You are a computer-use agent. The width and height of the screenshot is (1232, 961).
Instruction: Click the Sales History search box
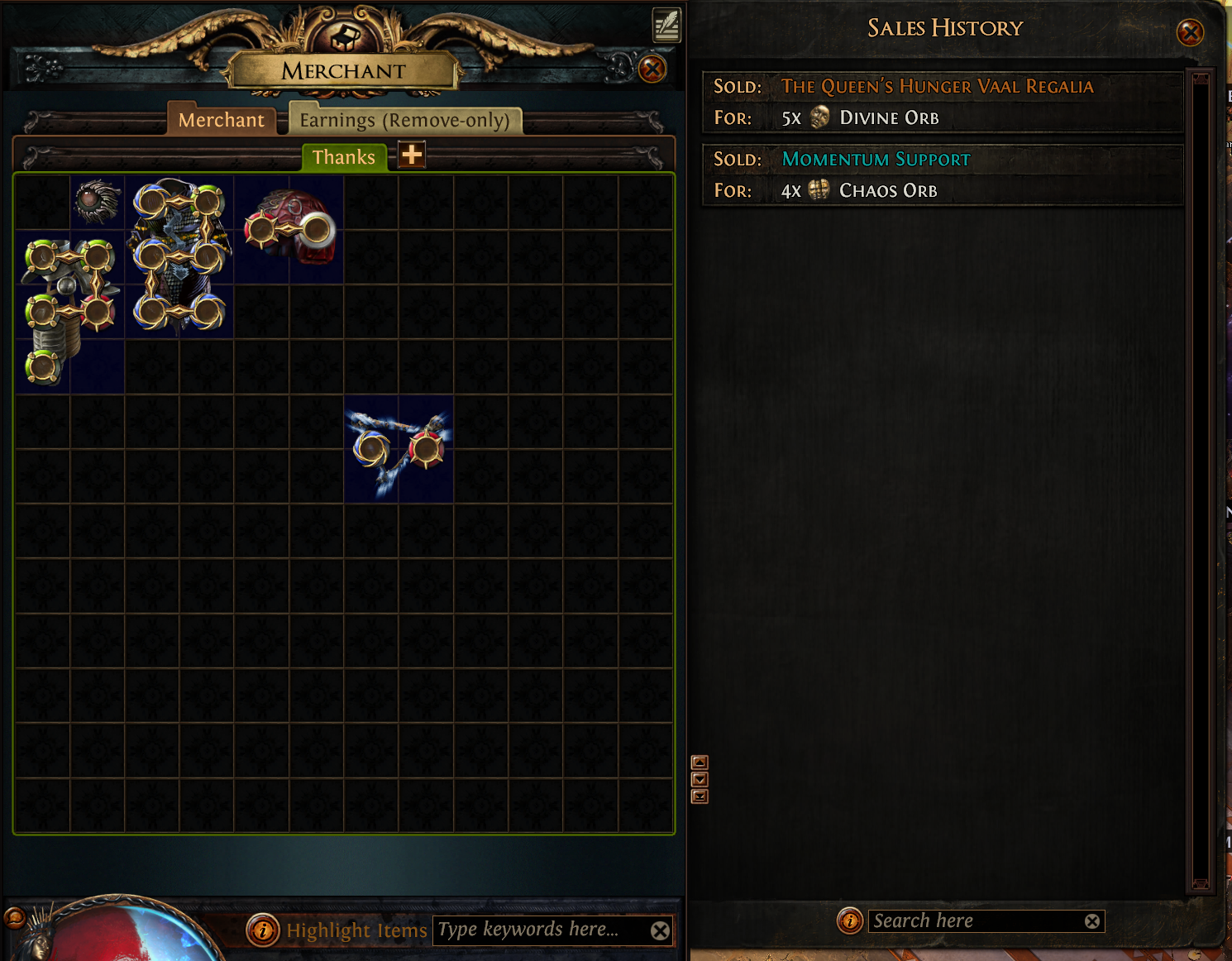(976, 921)
